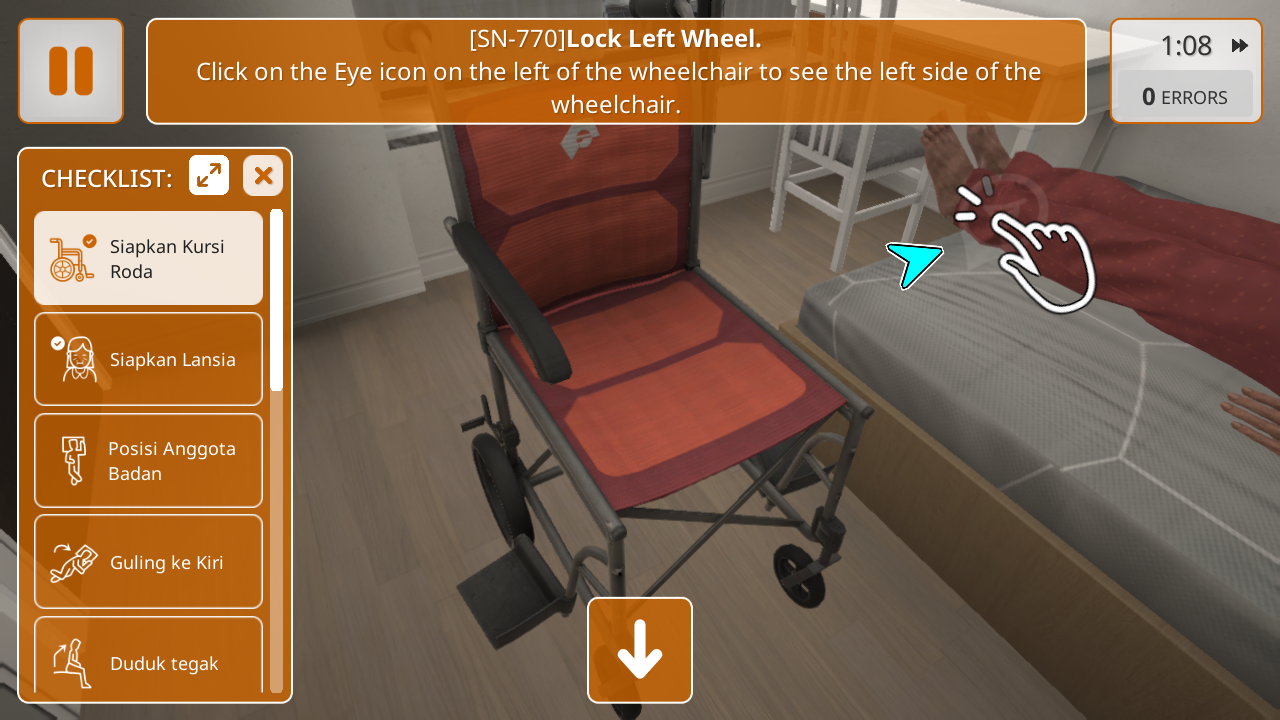Open the Siapkan Lansia checklist step
This screenshot has width=1280, height=720.
click(x=148, y=359)
